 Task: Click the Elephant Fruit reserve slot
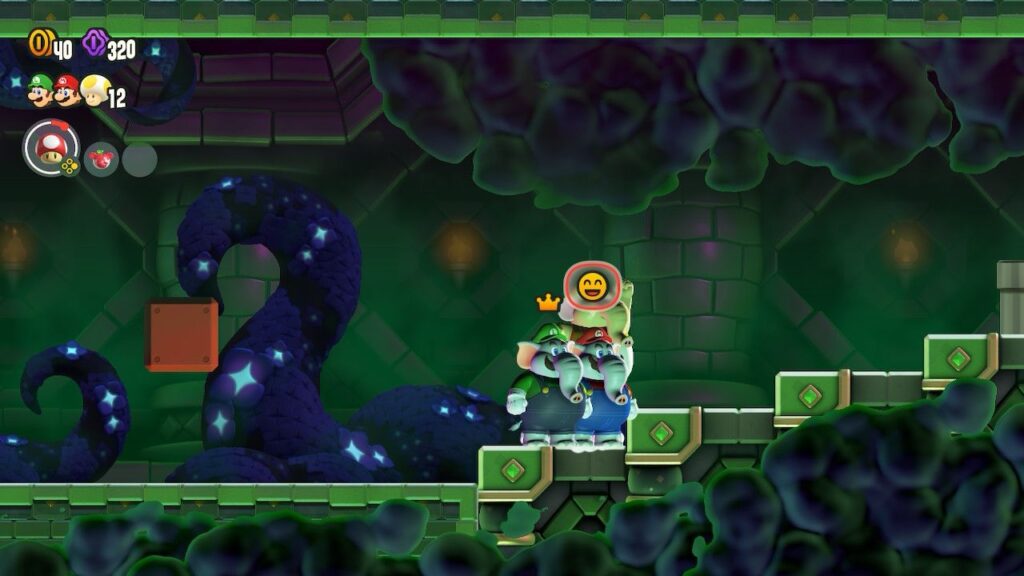click(x=101, y=159)
